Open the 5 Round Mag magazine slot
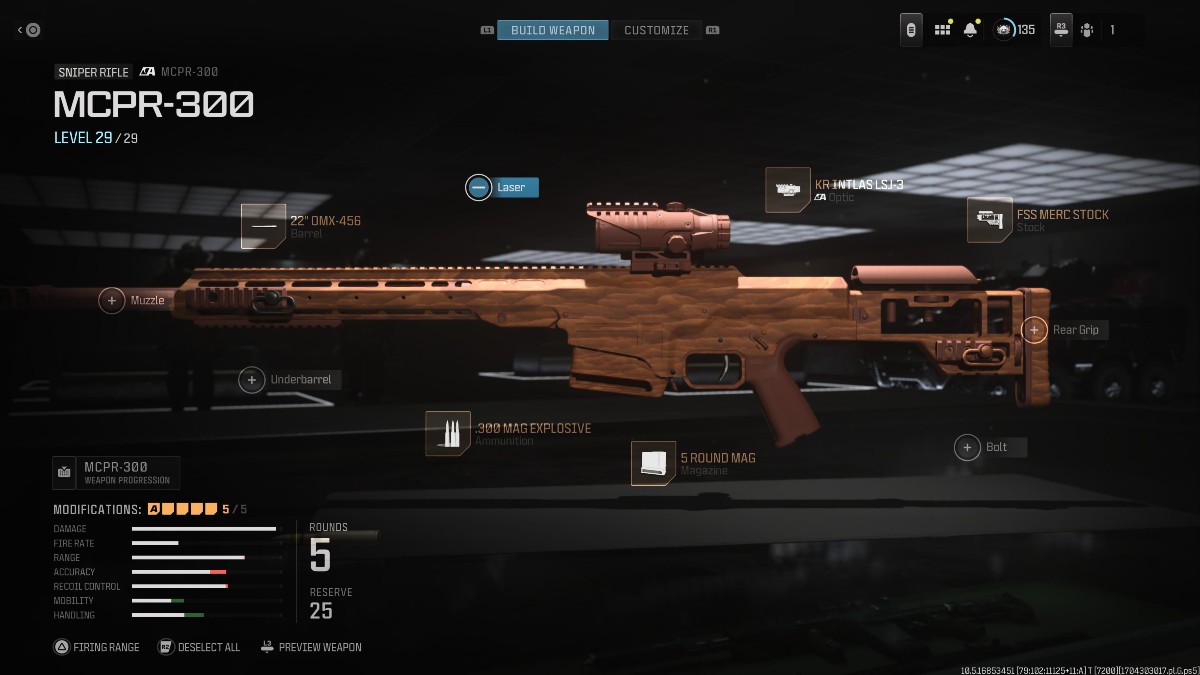This screenshot has height=675, width=1200. click(x=654, y=464)
